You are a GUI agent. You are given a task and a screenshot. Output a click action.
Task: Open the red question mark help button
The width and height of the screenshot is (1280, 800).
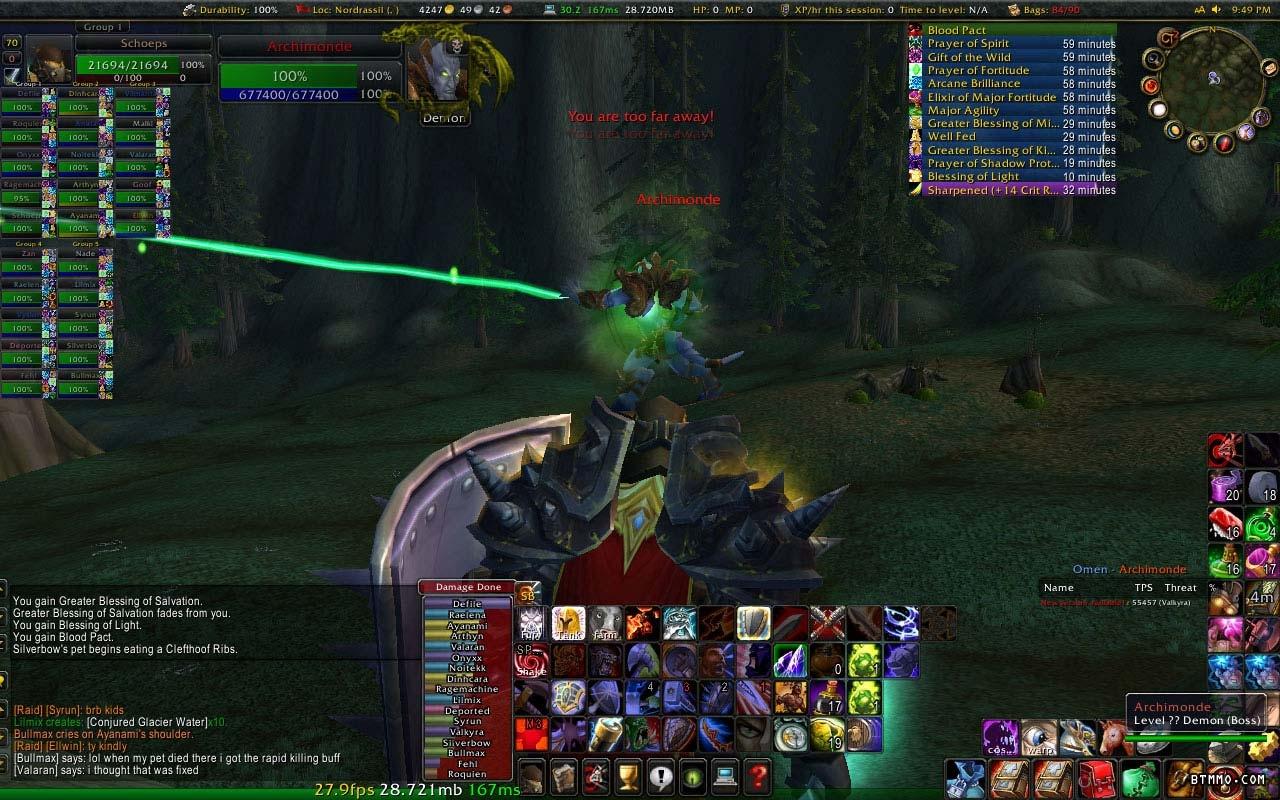[757, 775]
